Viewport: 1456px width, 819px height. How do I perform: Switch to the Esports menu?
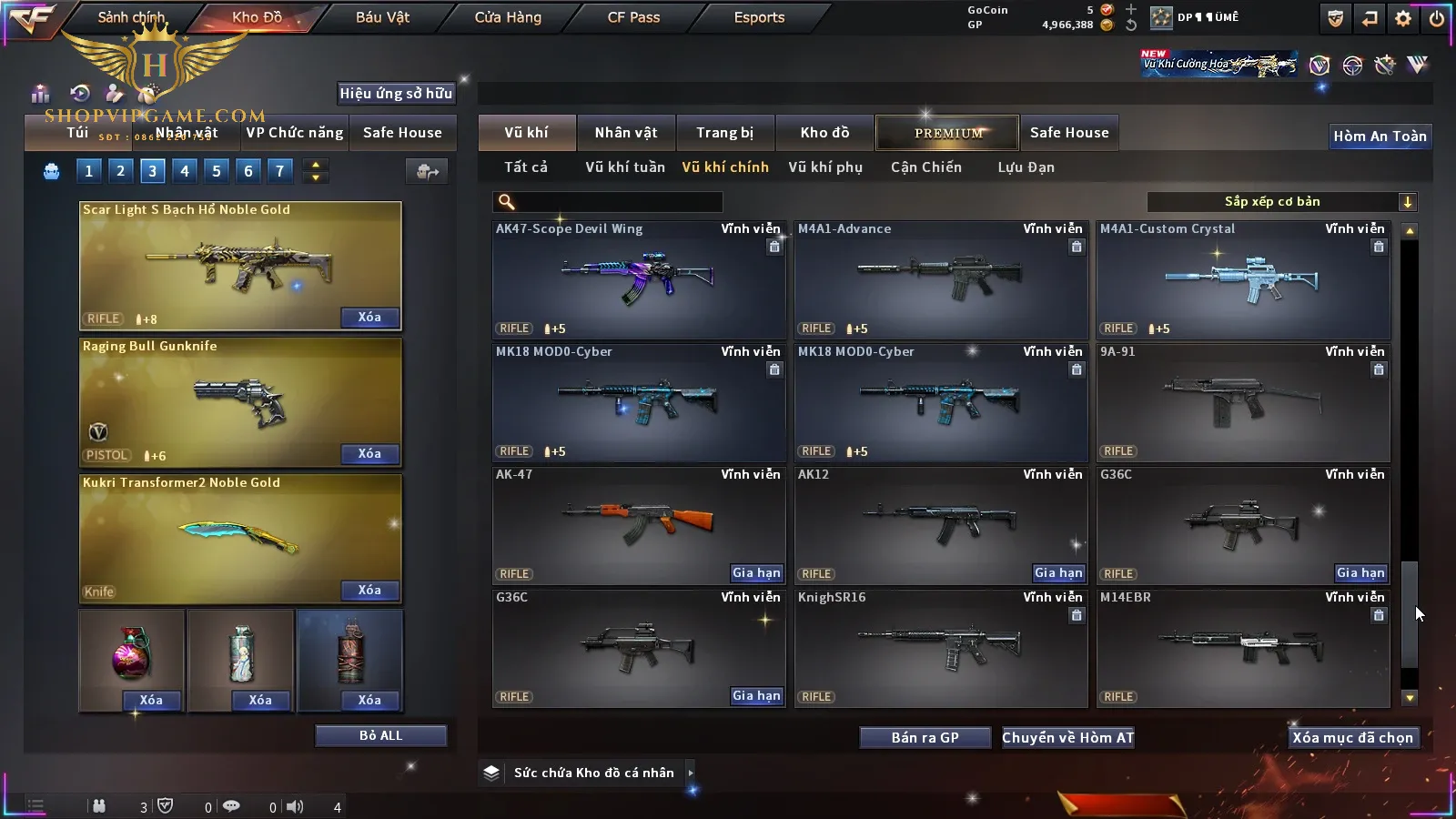(x=759, y=17)
